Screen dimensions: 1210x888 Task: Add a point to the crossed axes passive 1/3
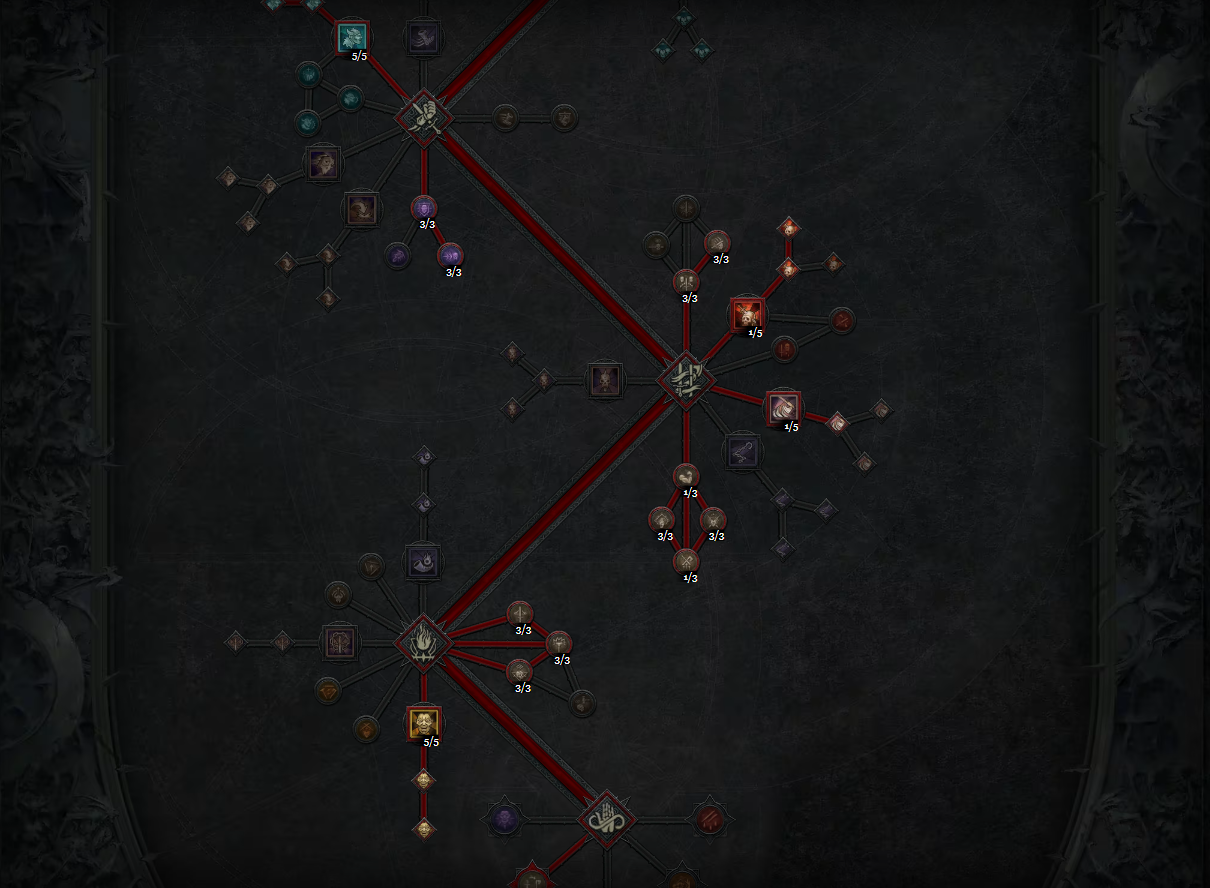pos(686,561)
